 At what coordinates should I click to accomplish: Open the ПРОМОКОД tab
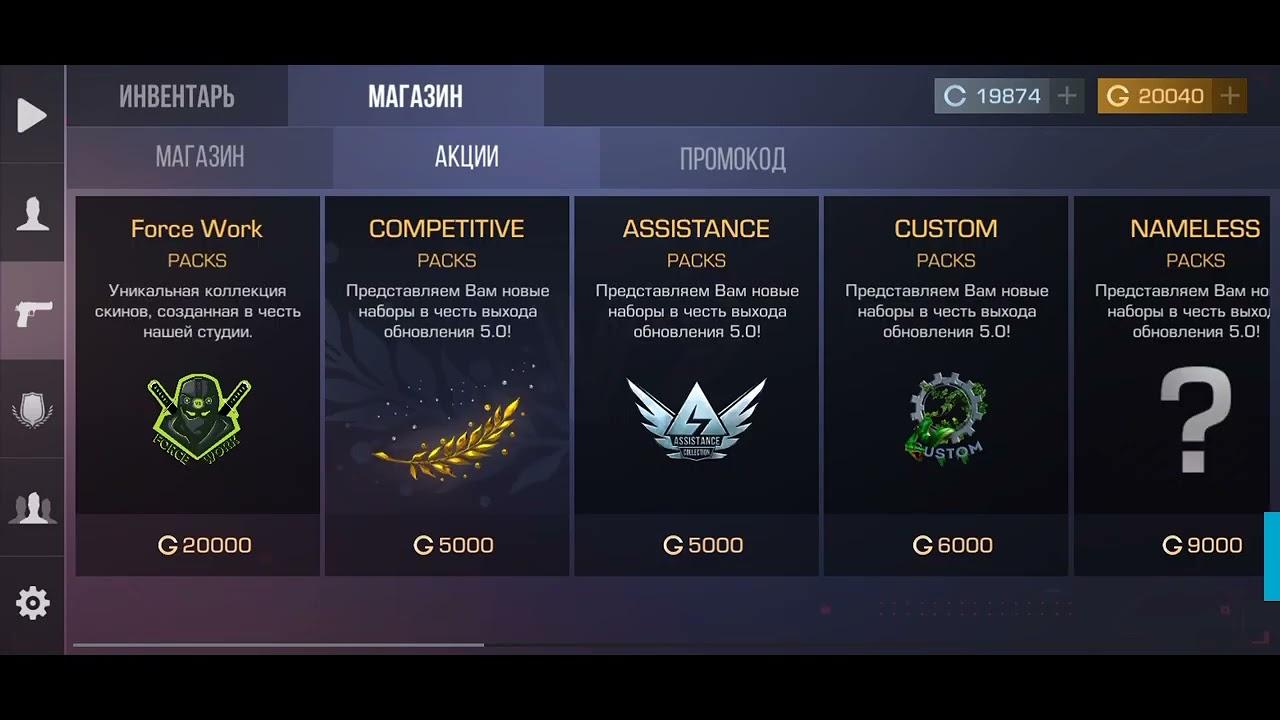tap(733, 157)
